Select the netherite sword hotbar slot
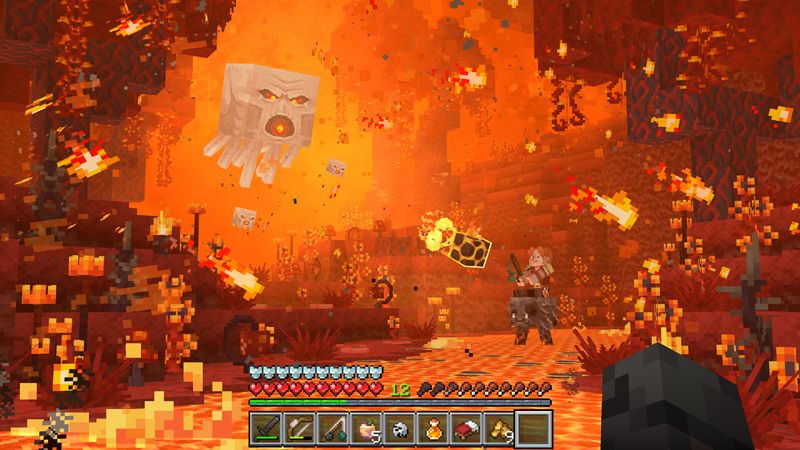This screenshot has width=800, height=450. coord(267,427)
